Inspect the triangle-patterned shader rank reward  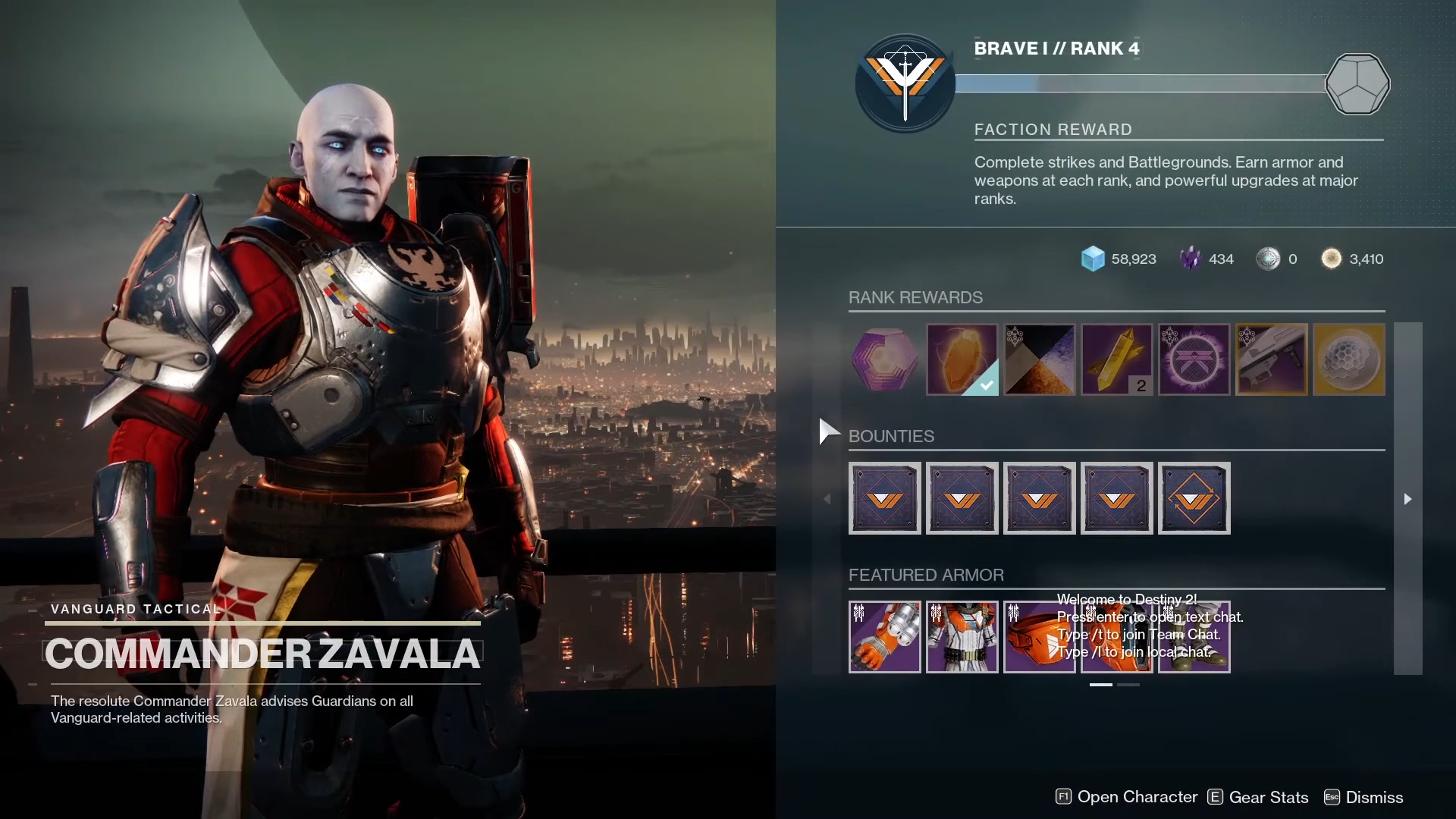click(1039, 359)
